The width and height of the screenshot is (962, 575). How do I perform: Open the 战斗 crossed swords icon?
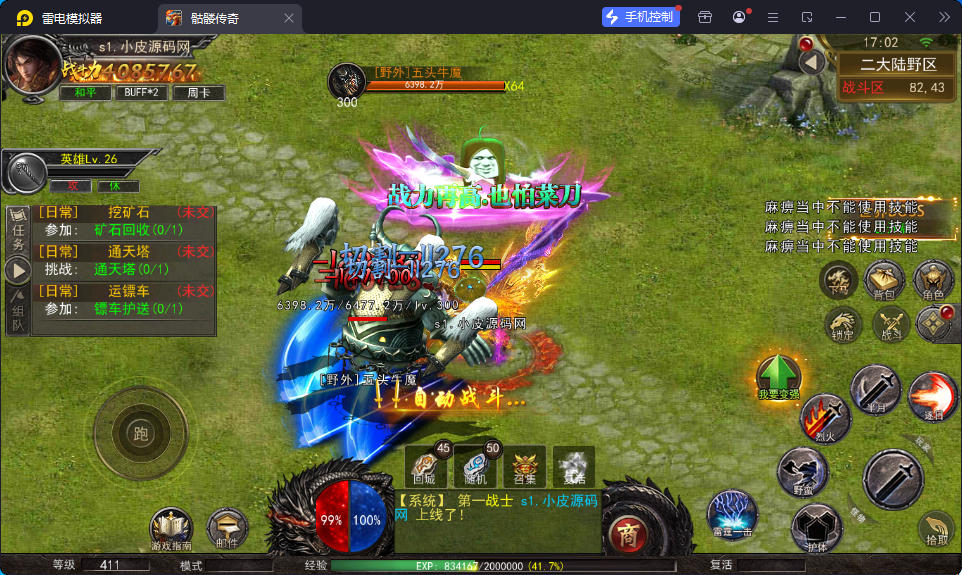point(889,323)
